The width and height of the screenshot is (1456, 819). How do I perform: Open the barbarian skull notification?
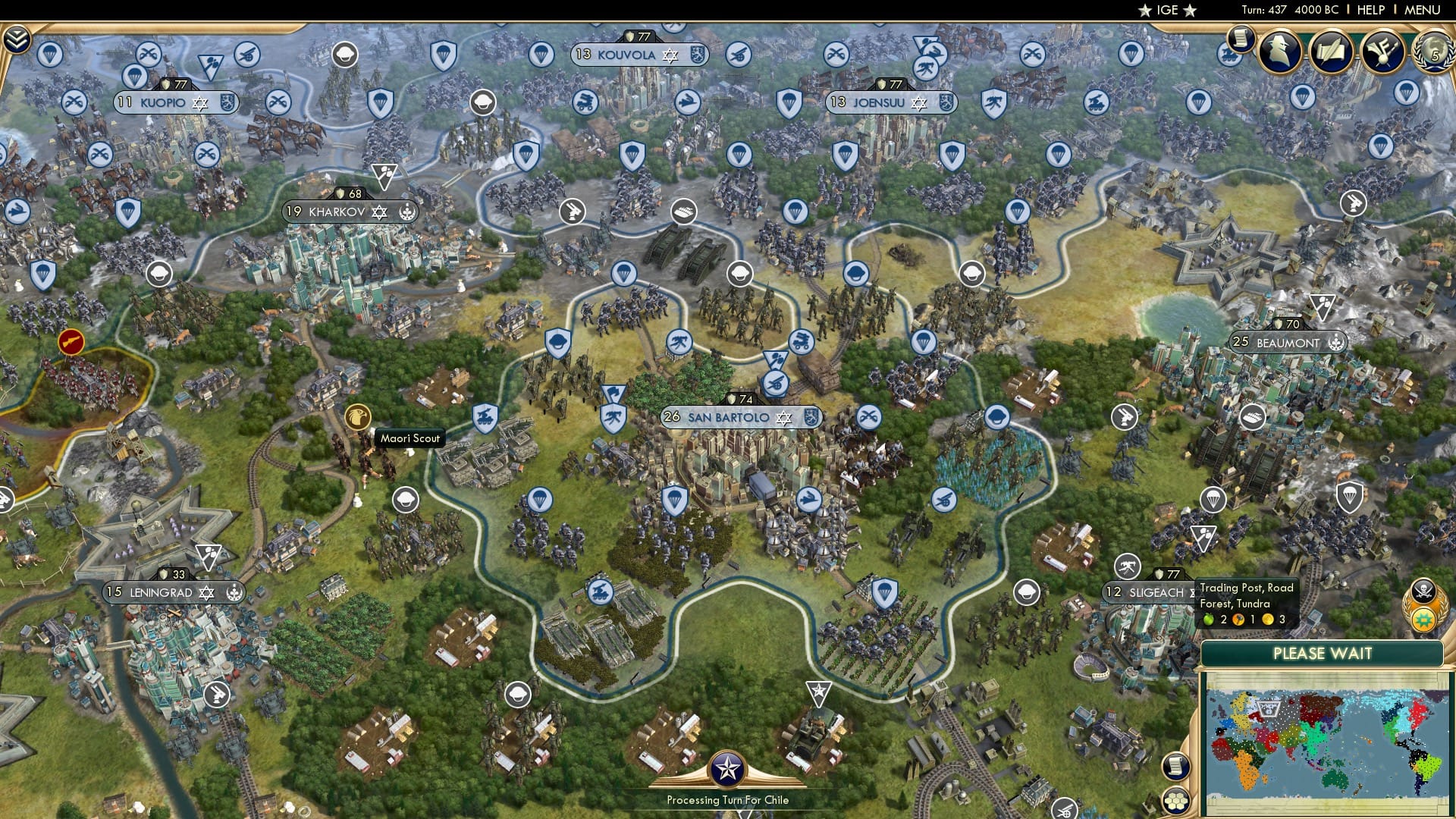pyautogui.click(x=1424, y=591)
